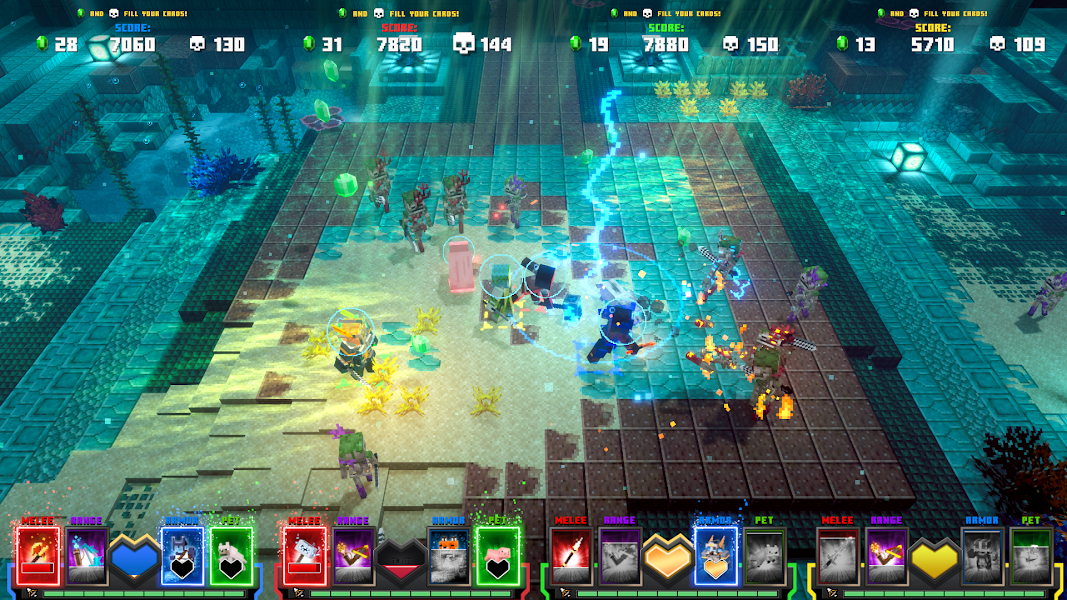Select the green player's glowing armor card

[x=717, y=556]
